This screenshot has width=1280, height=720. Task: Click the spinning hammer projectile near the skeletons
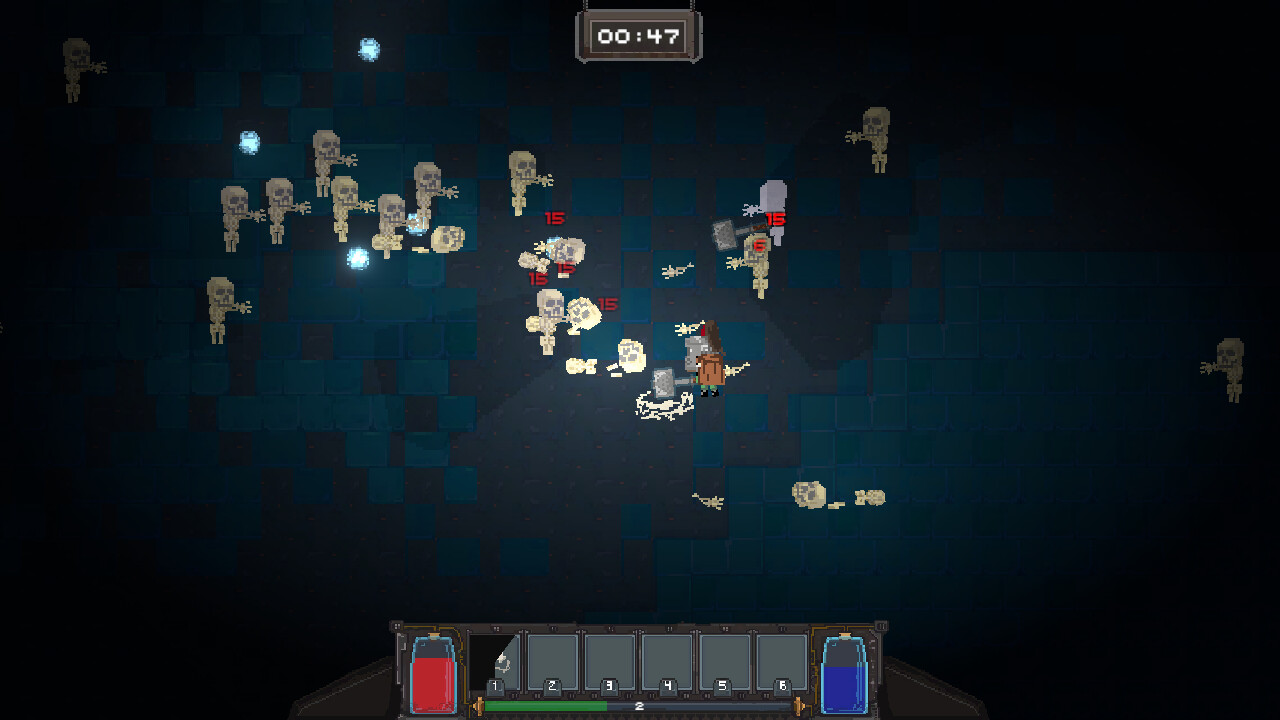click(x=723, y=237)
